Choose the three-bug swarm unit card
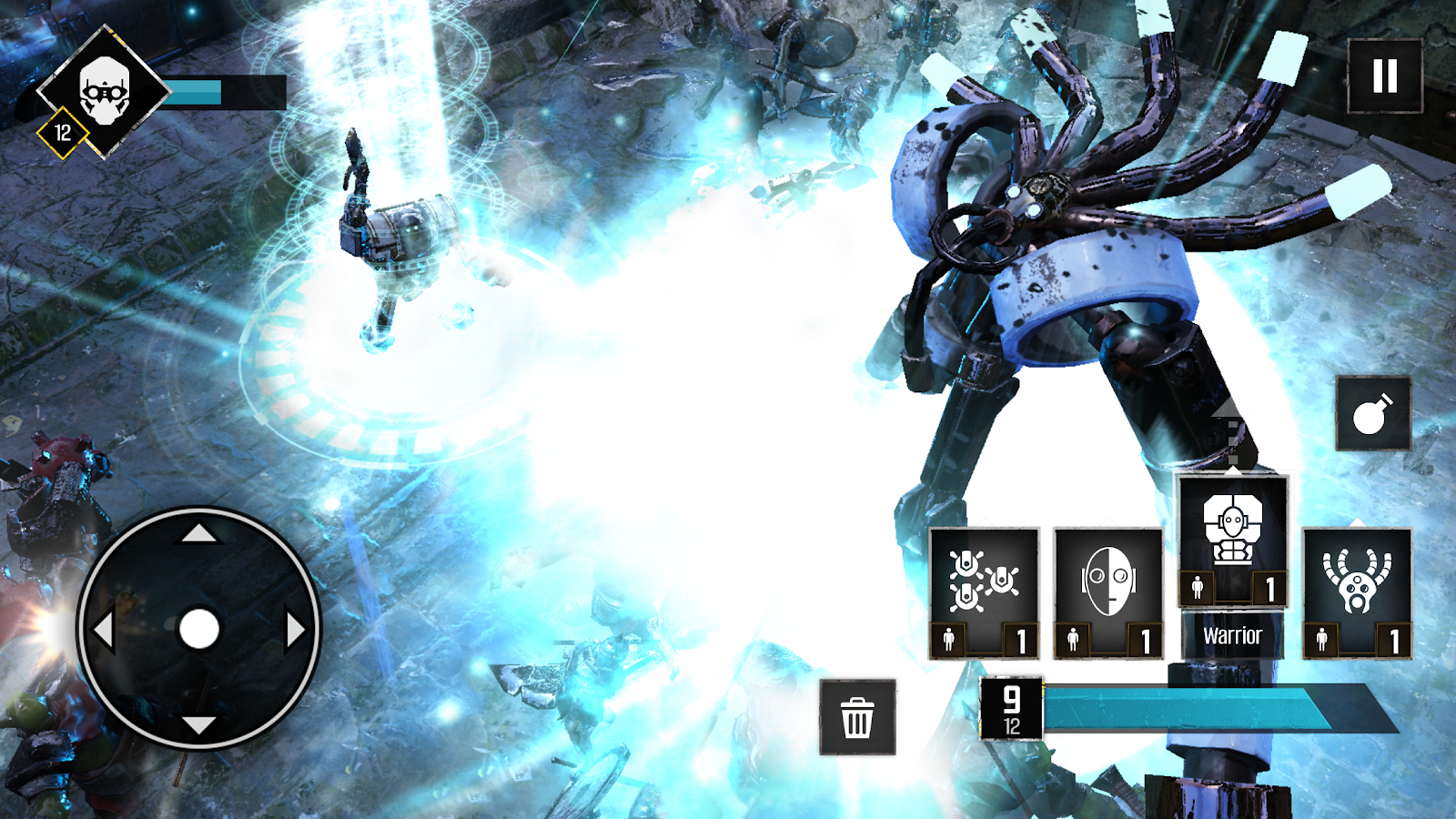Image resolution: width=1456 pixels, height=819 pixels. point(984,592)
